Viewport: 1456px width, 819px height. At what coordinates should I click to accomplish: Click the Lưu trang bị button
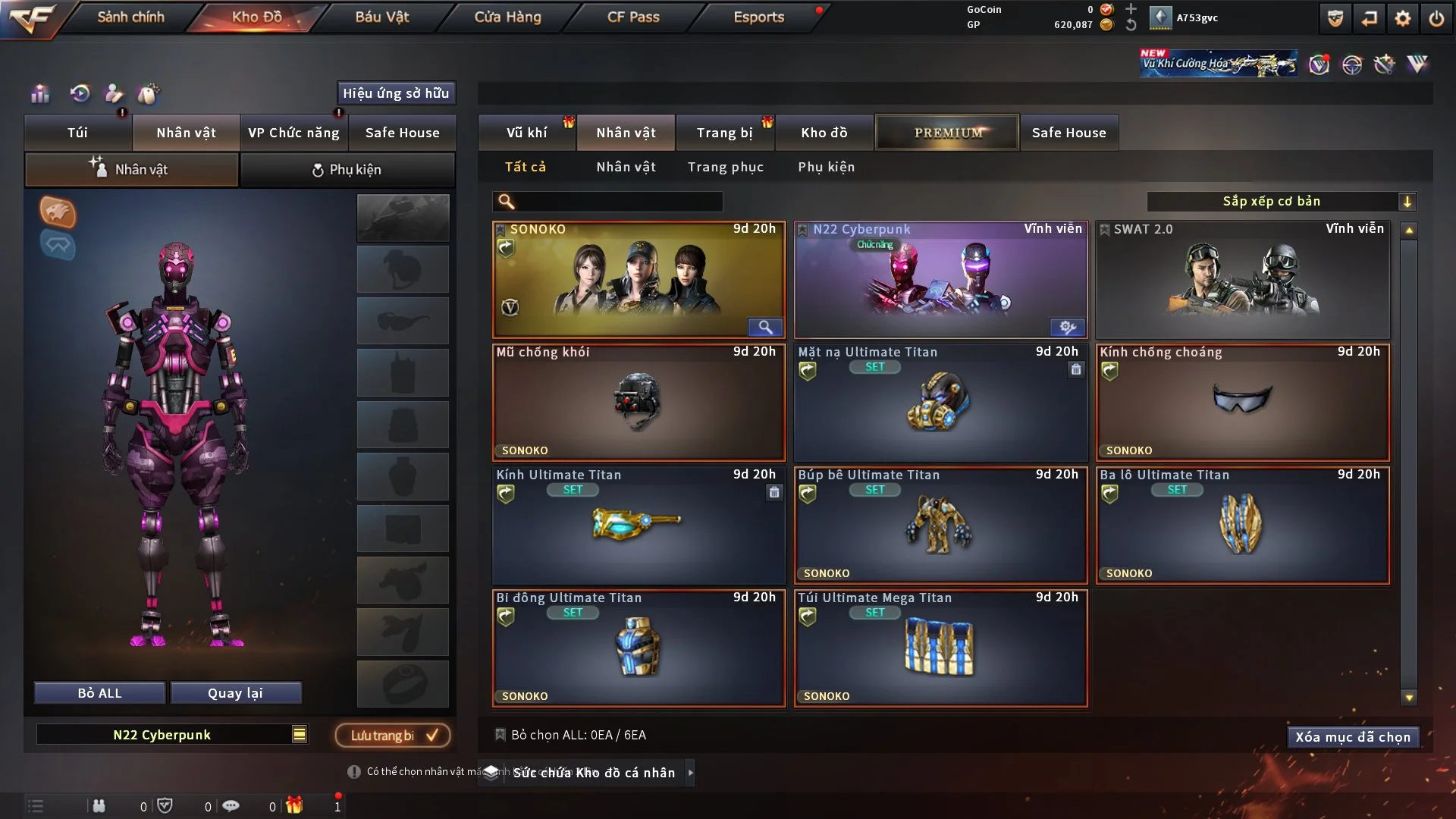pos(393,735)
